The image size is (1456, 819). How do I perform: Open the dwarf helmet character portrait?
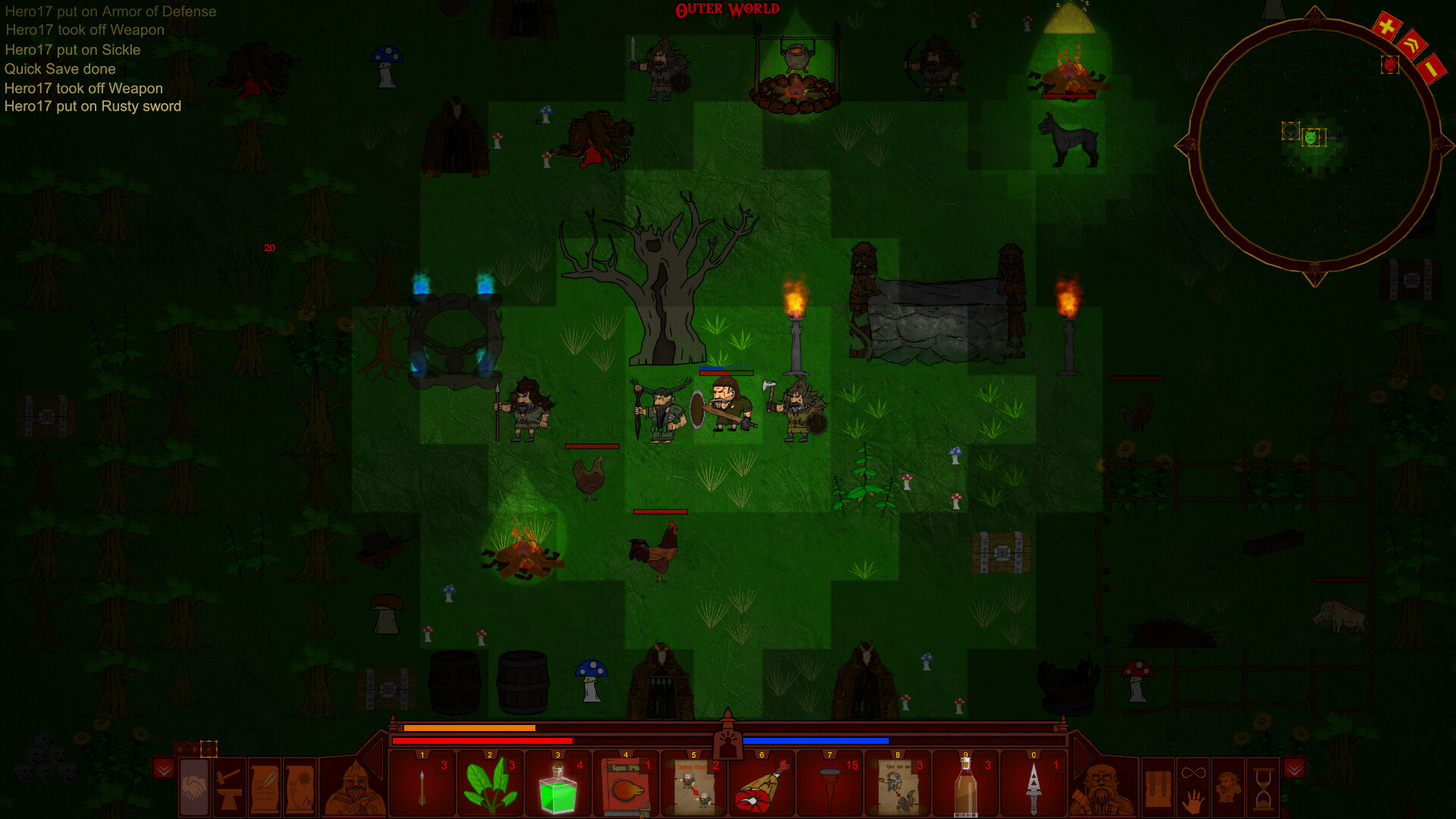coord(353,789)
